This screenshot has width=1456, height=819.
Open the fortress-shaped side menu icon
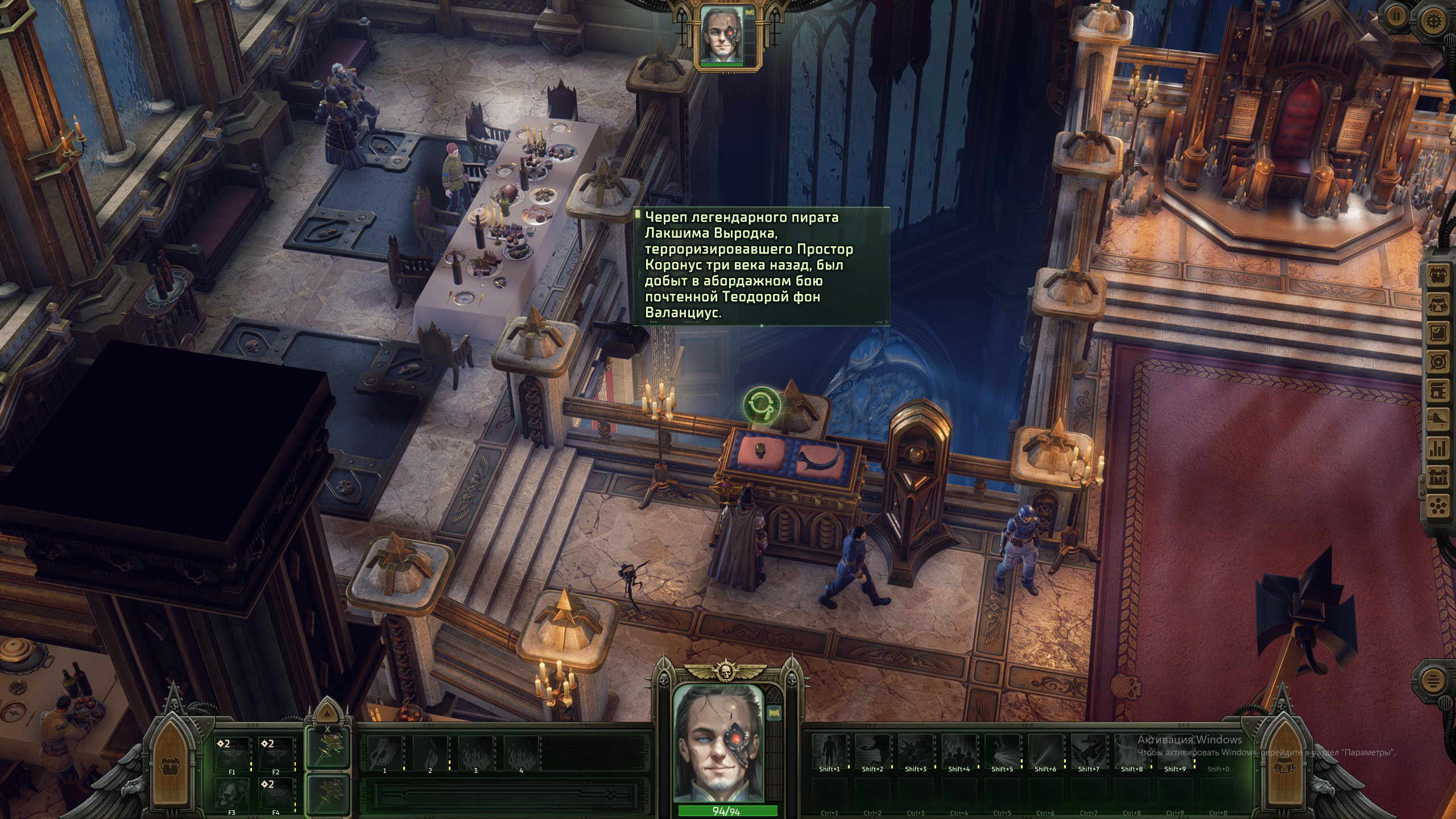click(1438, 478)
